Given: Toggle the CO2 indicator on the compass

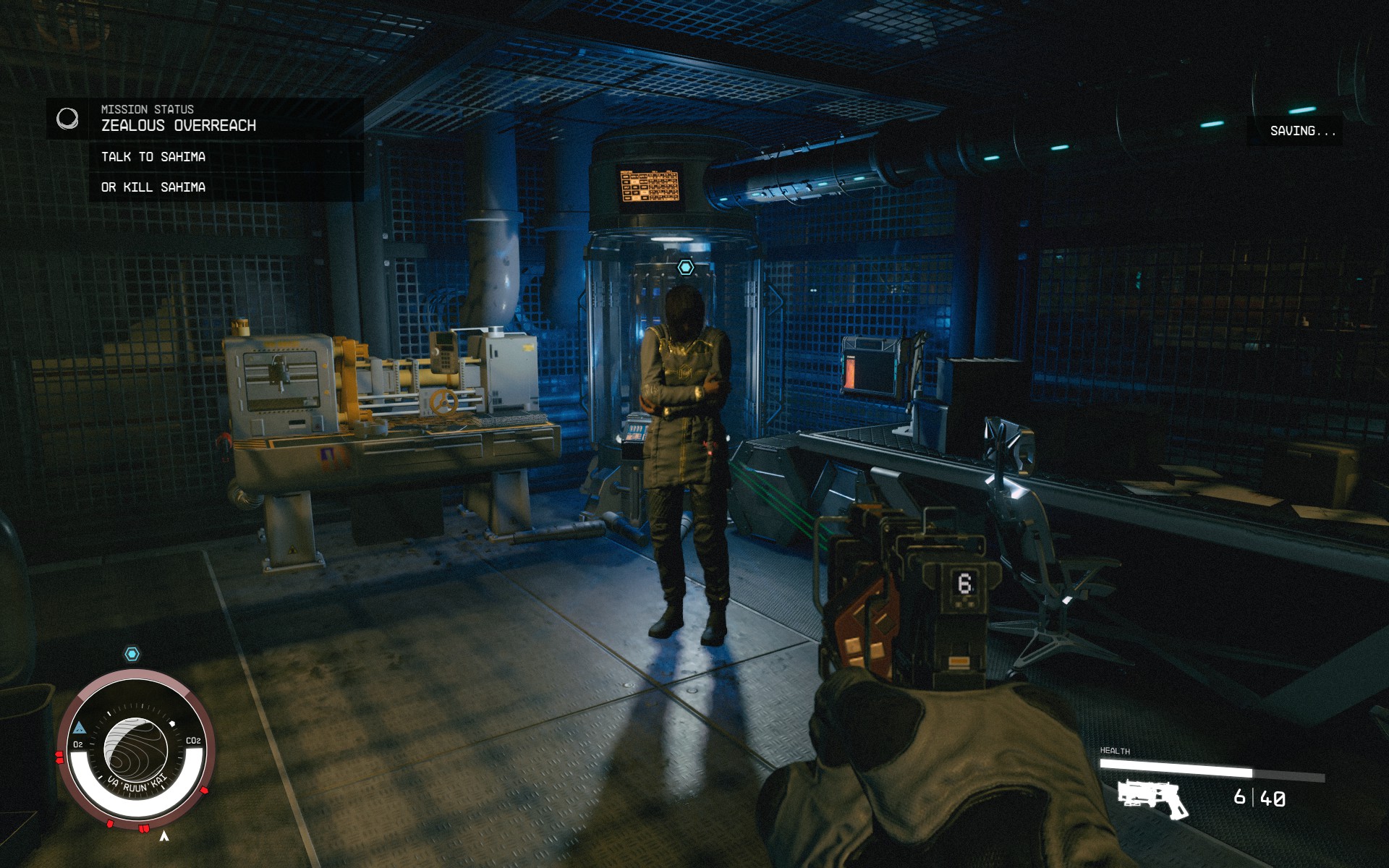Looking at the screenshot, I should coord(193,741).
